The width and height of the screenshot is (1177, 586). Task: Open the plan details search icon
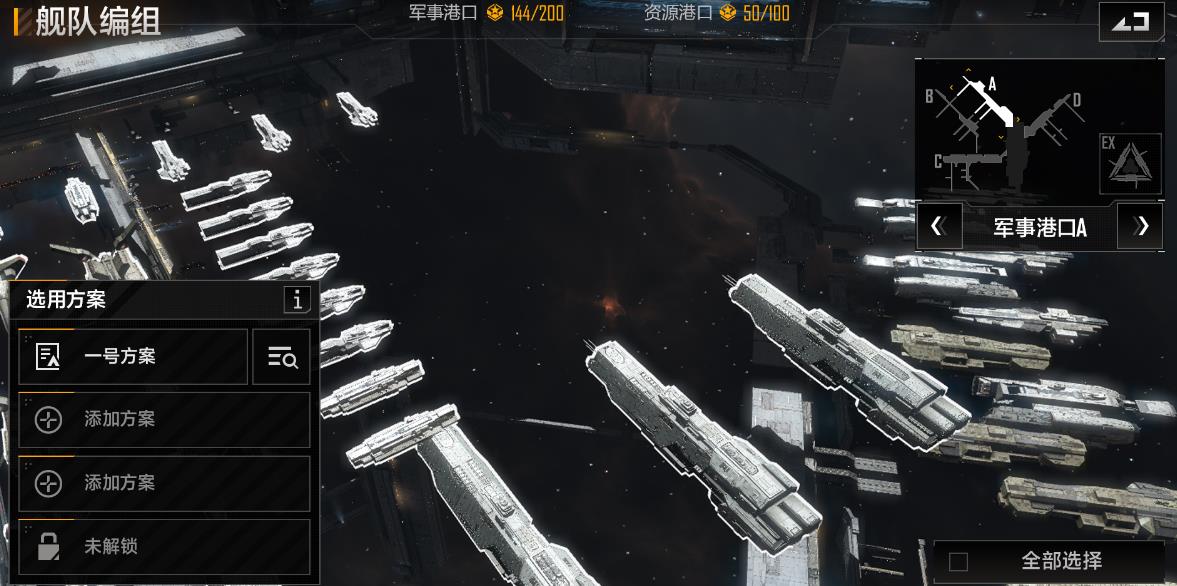(x=281, y=357)
